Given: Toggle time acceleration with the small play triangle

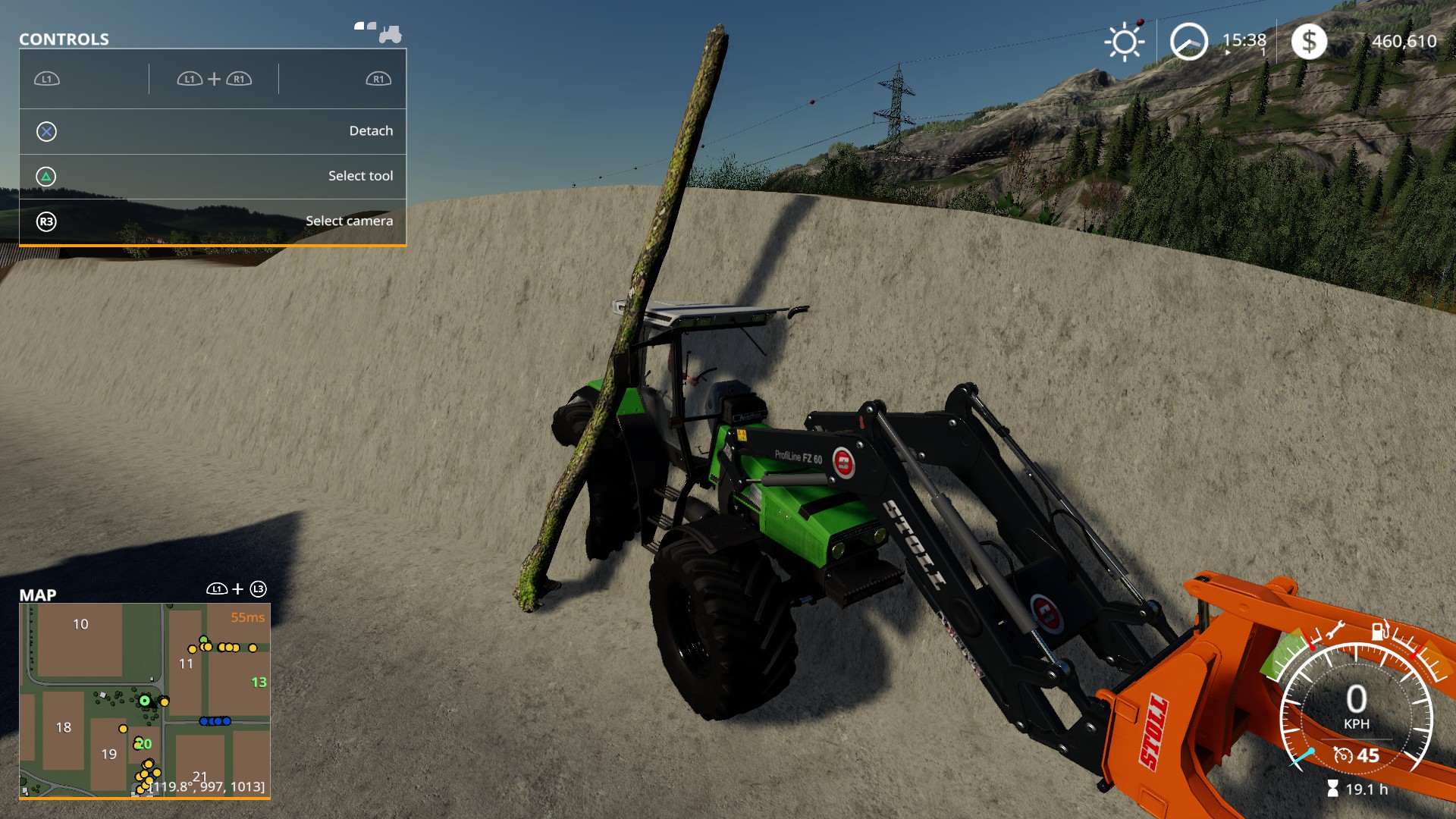Looking at the screenshot, I should pos(1228,52).
